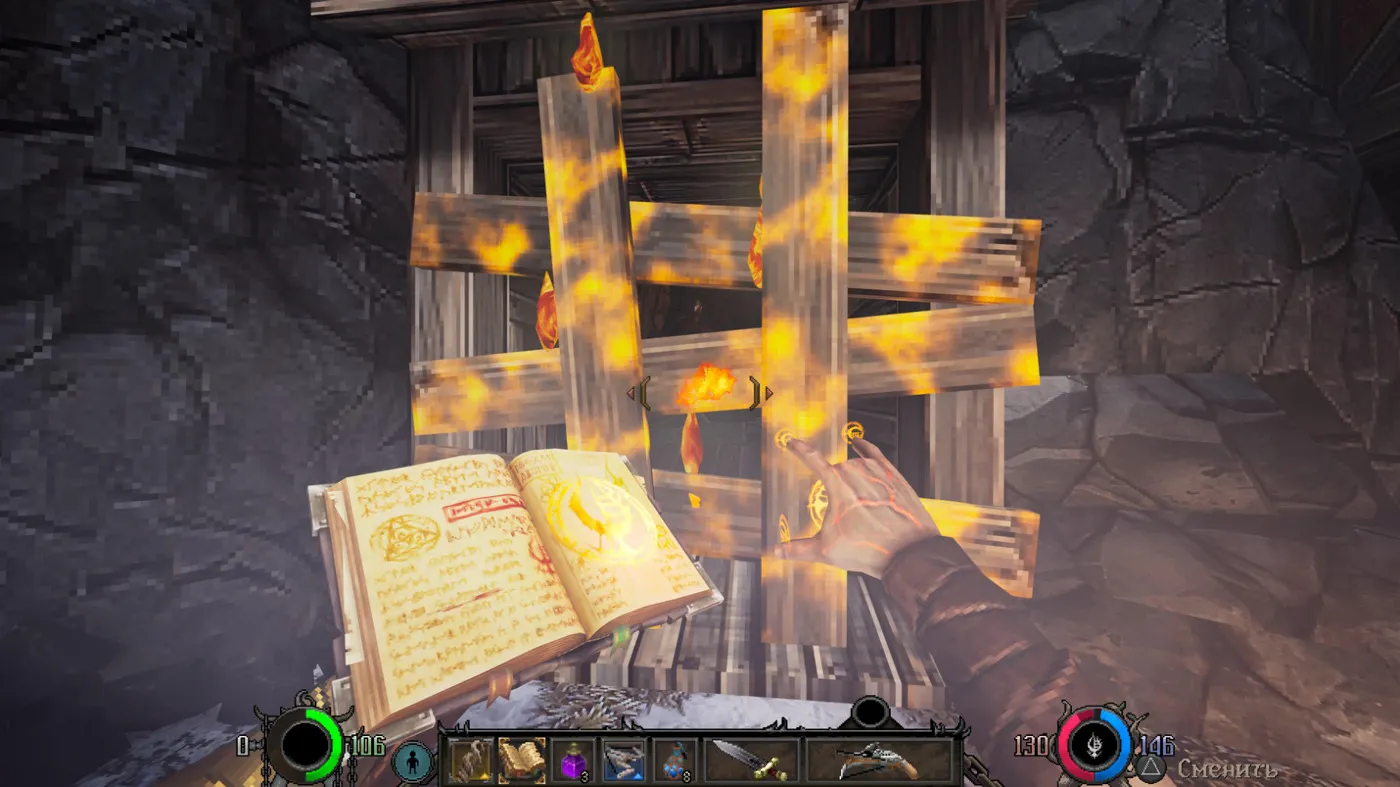Switch to the crossbow weapon slot
This screenshot has width=1400, height=787.
tap(878, 760)
